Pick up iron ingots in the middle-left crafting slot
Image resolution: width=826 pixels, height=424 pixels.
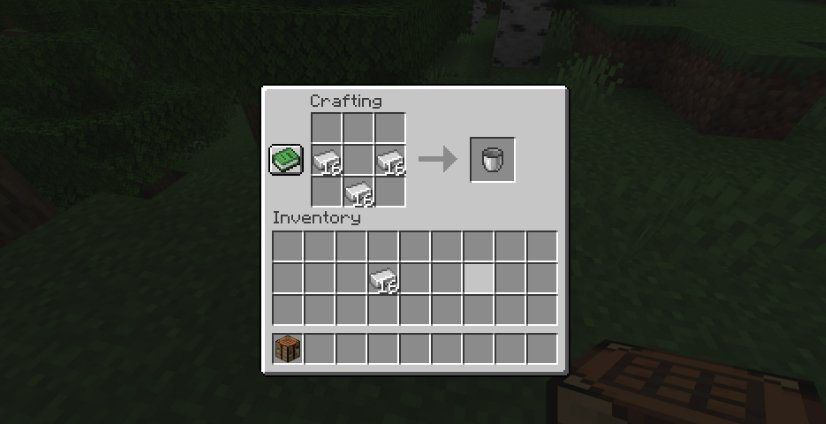[x=326, y=160]
